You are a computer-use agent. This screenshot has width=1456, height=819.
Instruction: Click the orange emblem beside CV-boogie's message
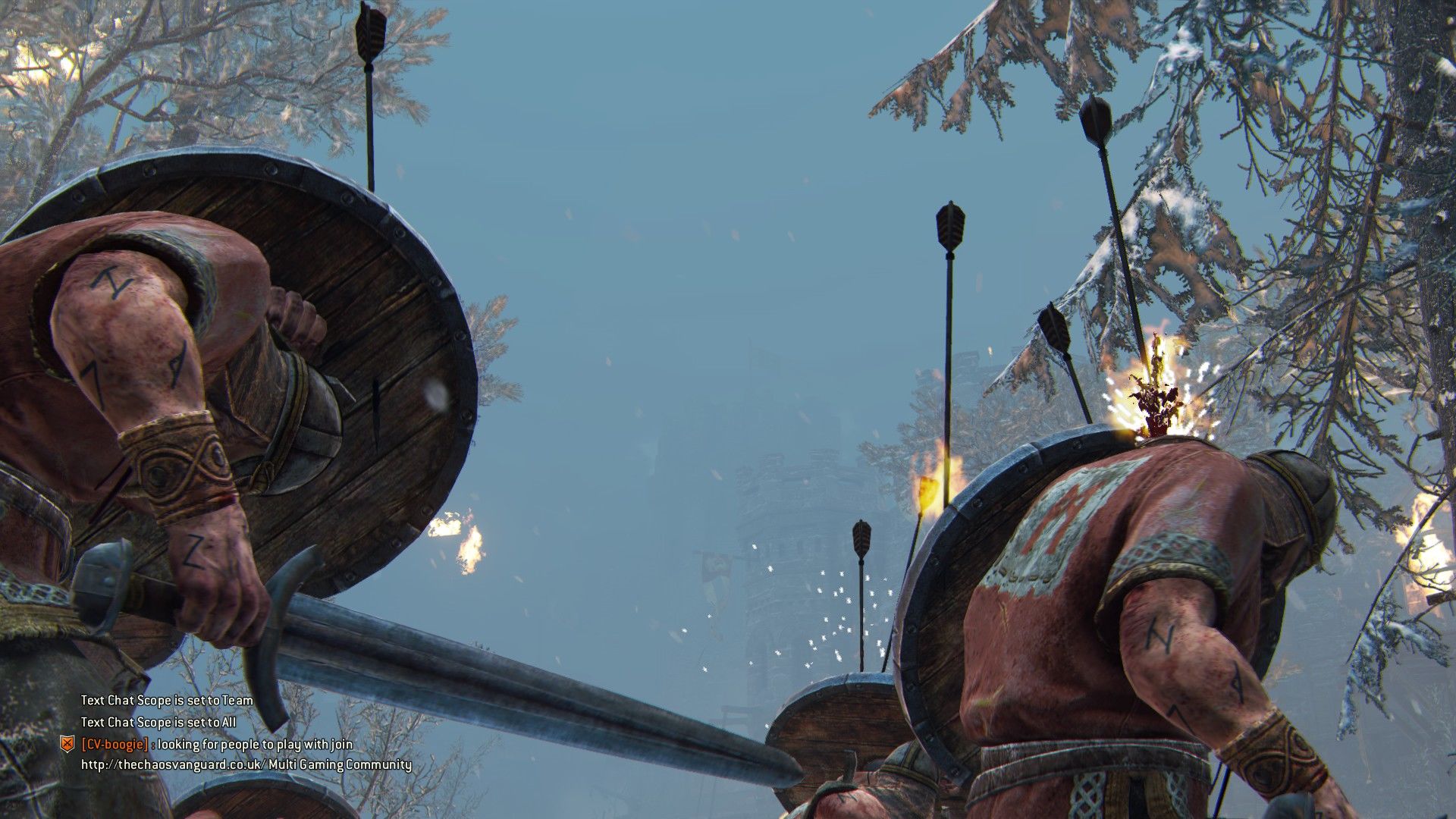click(x=67, y=744)
